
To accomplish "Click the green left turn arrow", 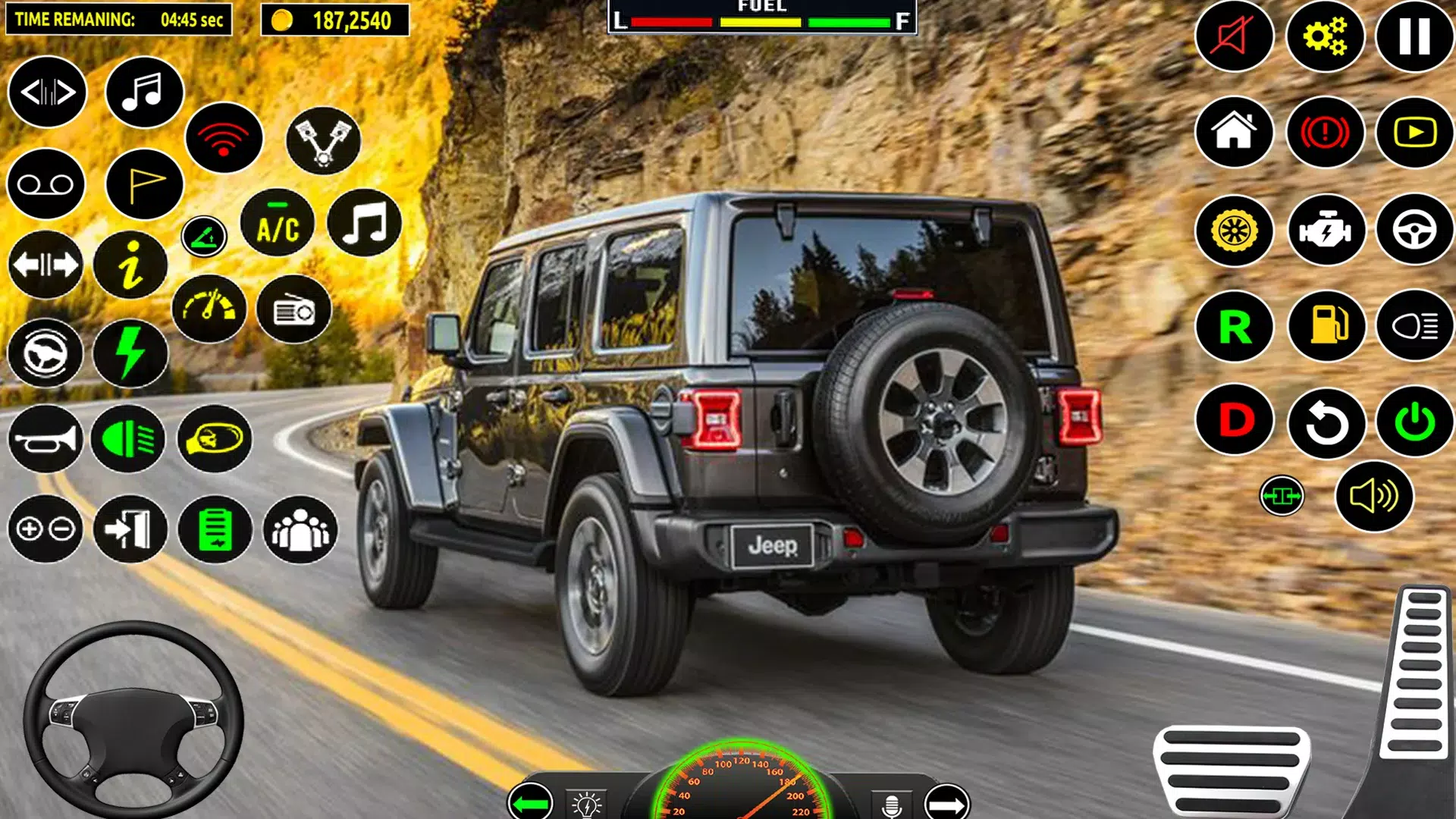I will pos(530,802).
